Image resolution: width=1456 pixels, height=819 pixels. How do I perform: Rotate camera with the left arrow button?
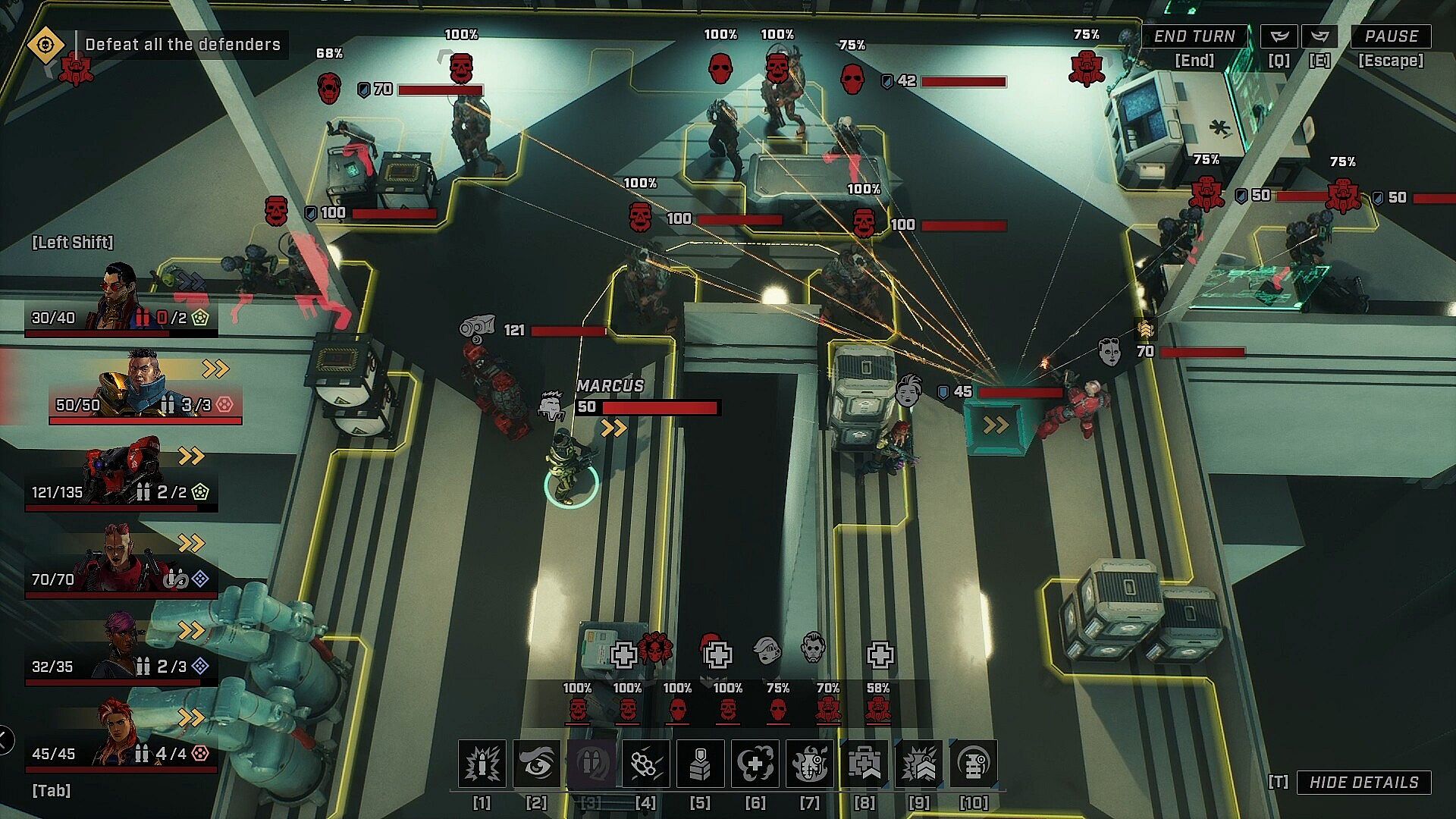tap(1279, 36)
